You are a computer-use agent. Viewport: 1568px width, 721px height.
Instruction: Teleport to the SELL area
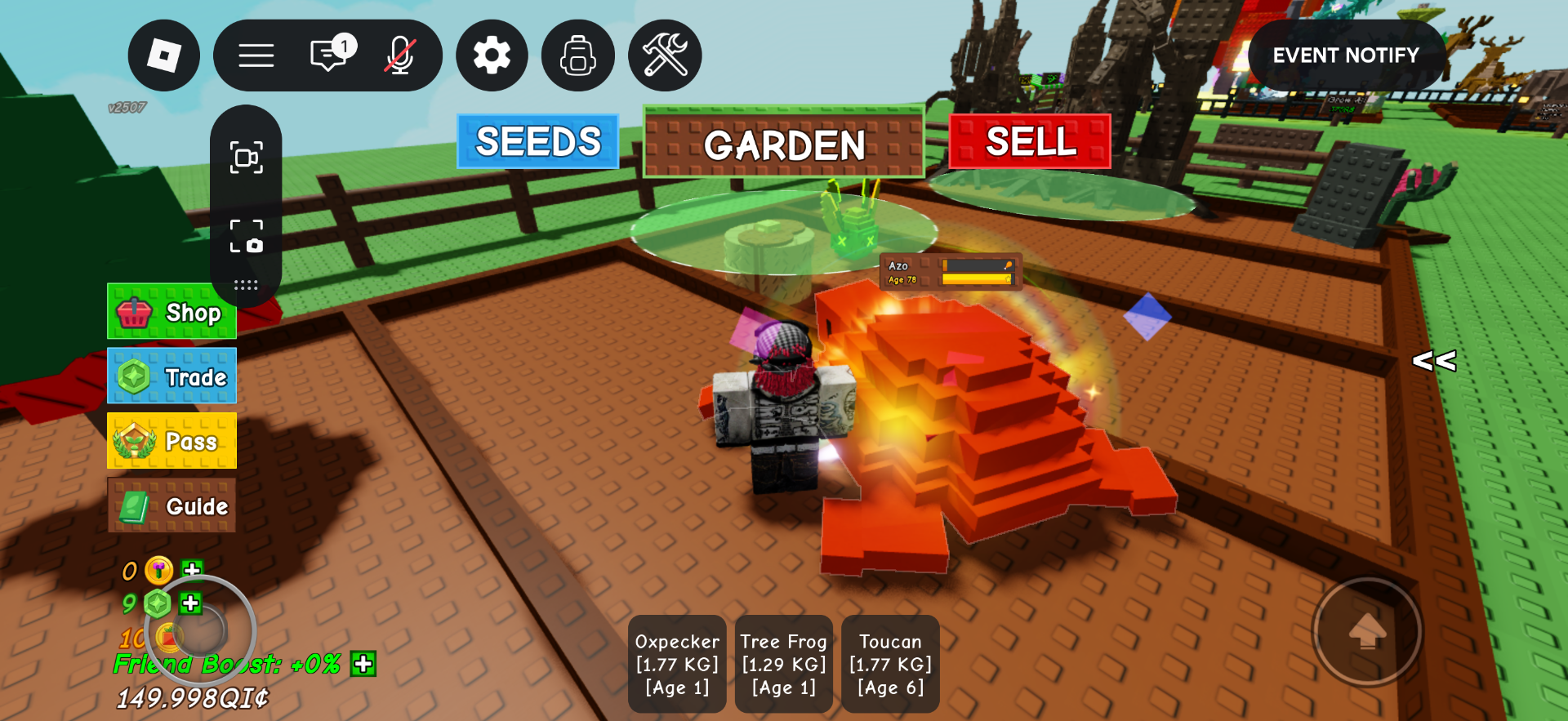tap(1030, 142)
